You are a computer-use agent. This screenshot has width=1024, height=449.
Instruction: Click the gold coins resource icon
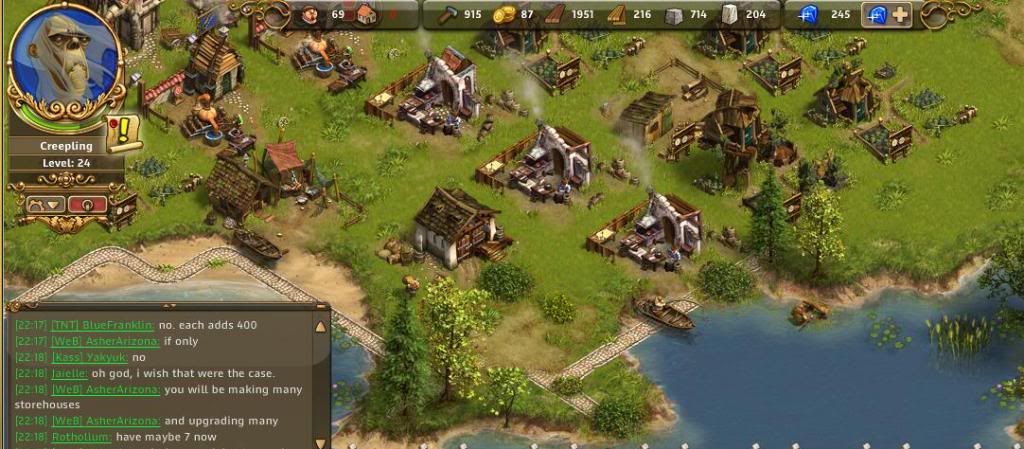tap(502, 14)
